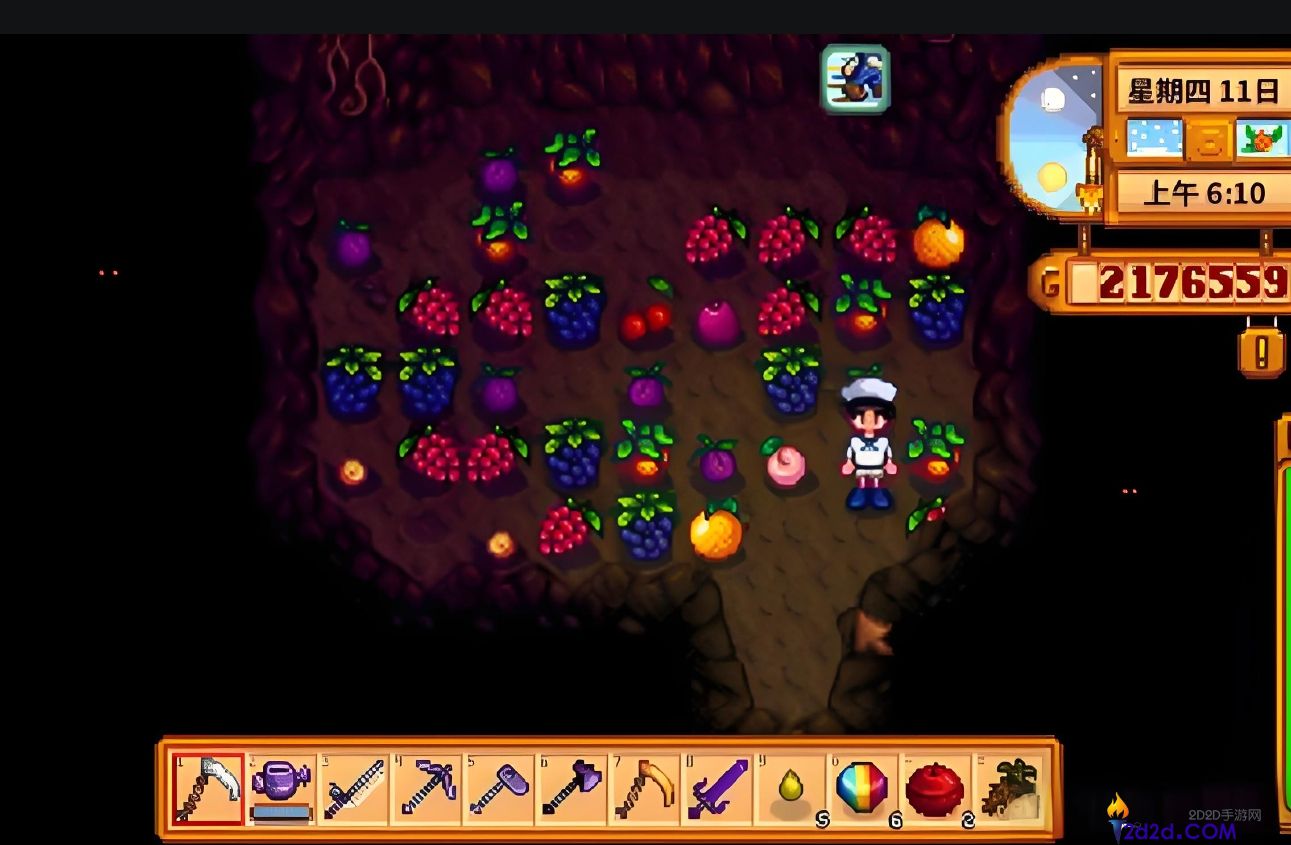Equip the purple Galaxy Sword
This screenshot has width=1291, height=845.
tap(717, 788)
